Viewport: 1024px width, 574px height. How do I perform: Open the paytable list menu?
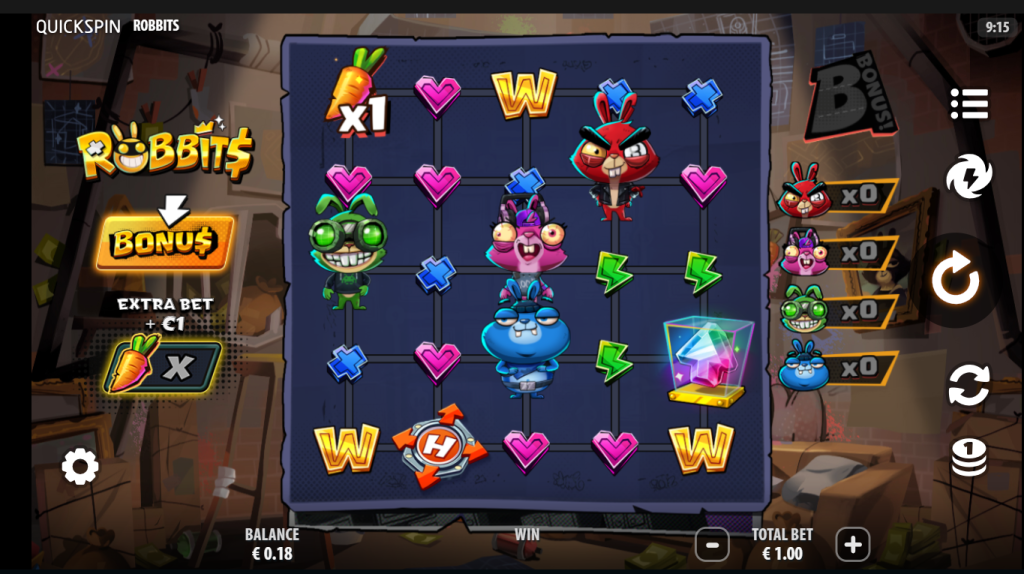tap(969, 103)
